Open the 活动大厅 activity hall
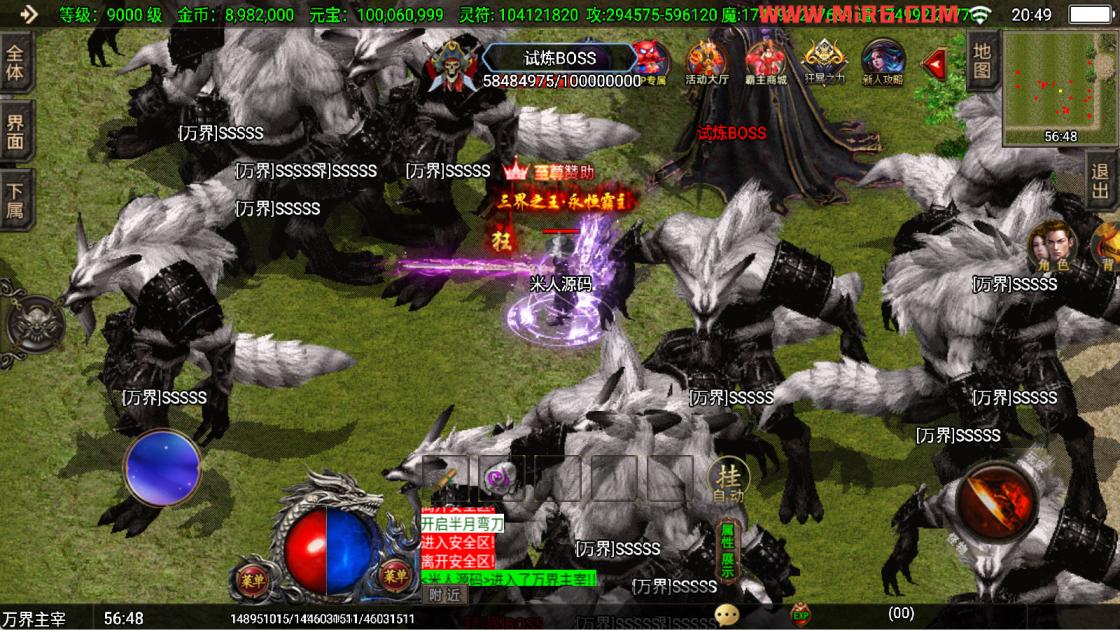The width and height of the screenshot is (1120, 630). [707, 62]
